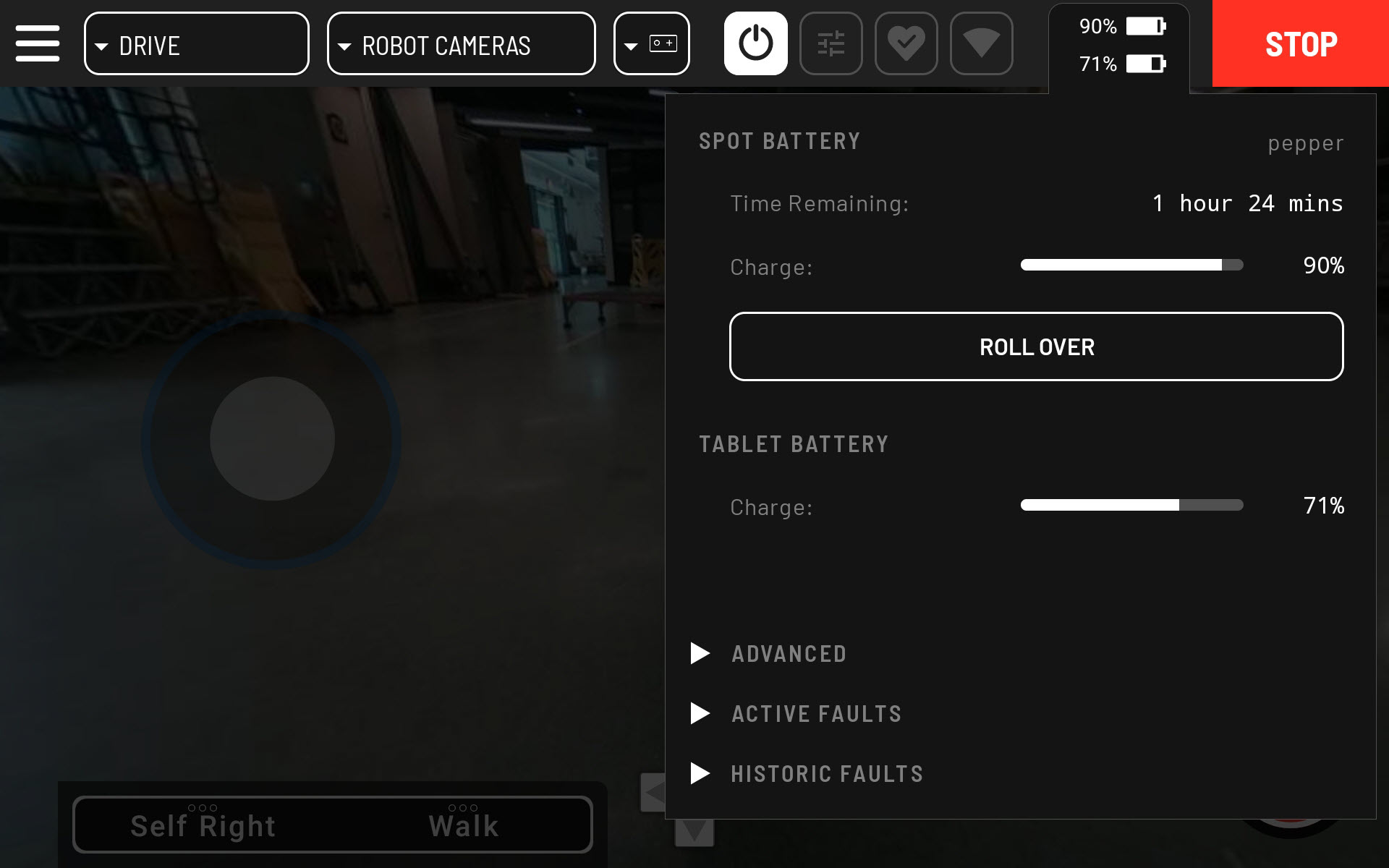Click the Spot battery charge bar
This screenshot has width=1389, height=868.
tap(1131, 265)
